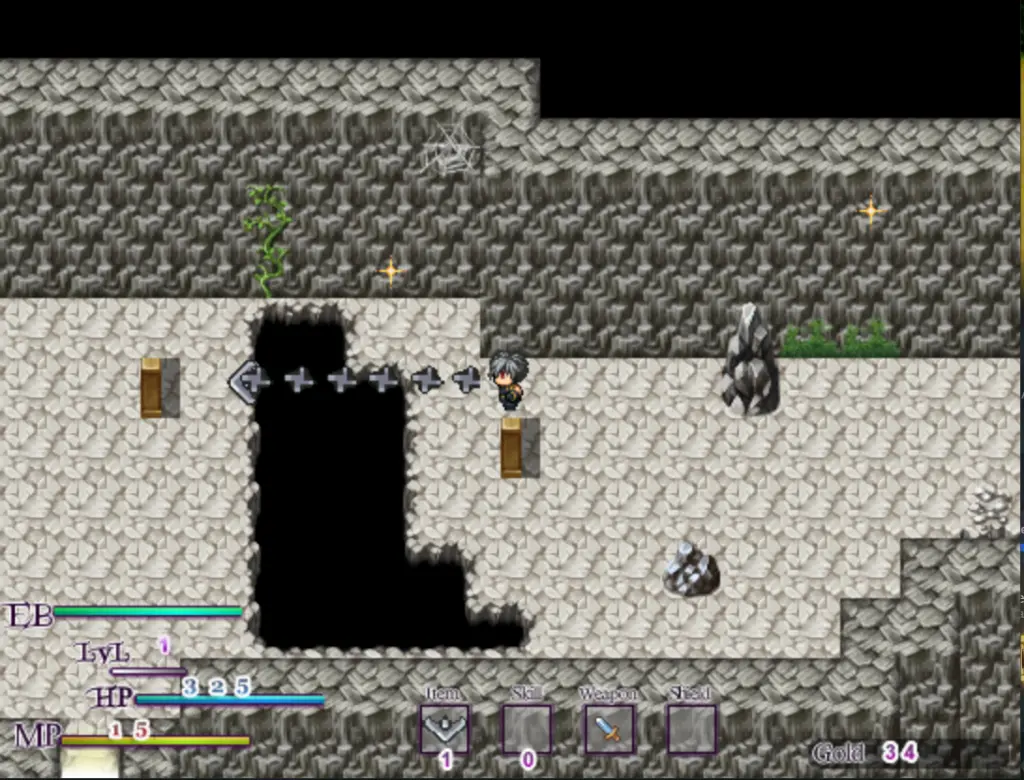Choose the sword in the Weapon slot

click(x=609, y=729)
